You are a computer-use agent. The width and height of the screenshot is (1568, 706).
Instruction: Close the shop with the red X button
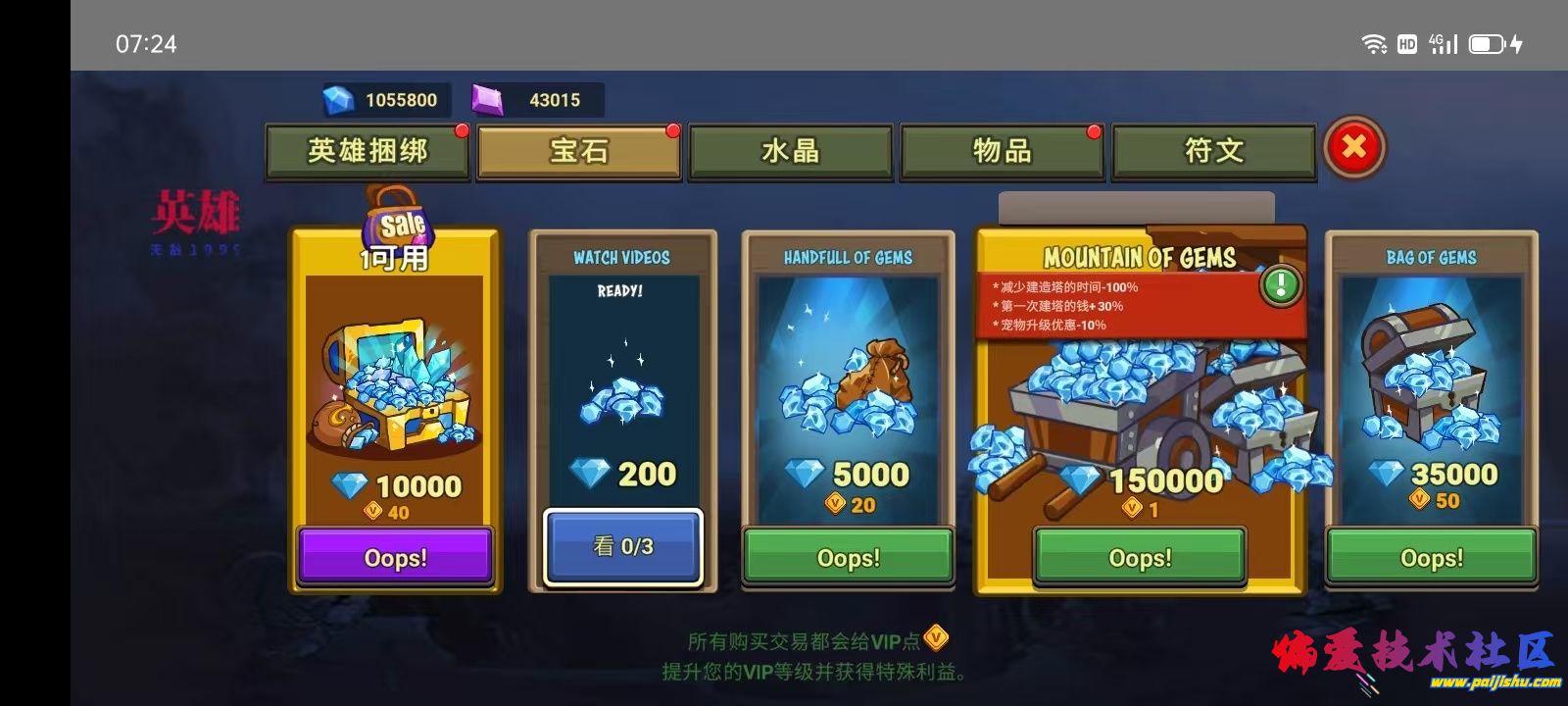pos(1355,144)
